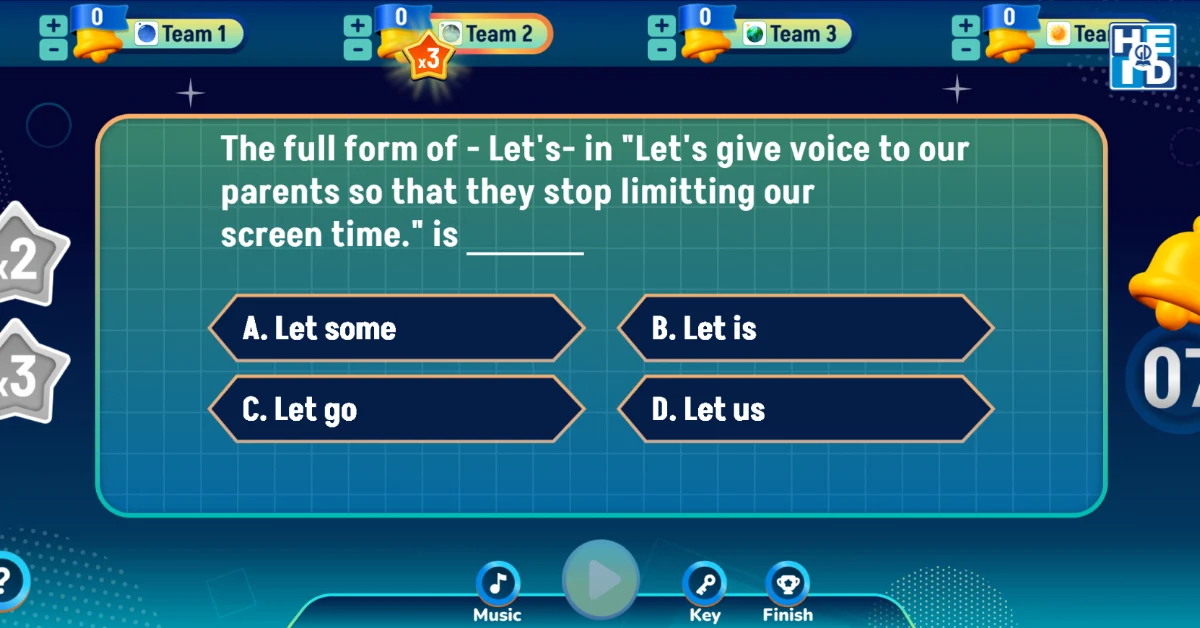
Task: Reveal the answer with the Key button
Action: pos(704,584)
